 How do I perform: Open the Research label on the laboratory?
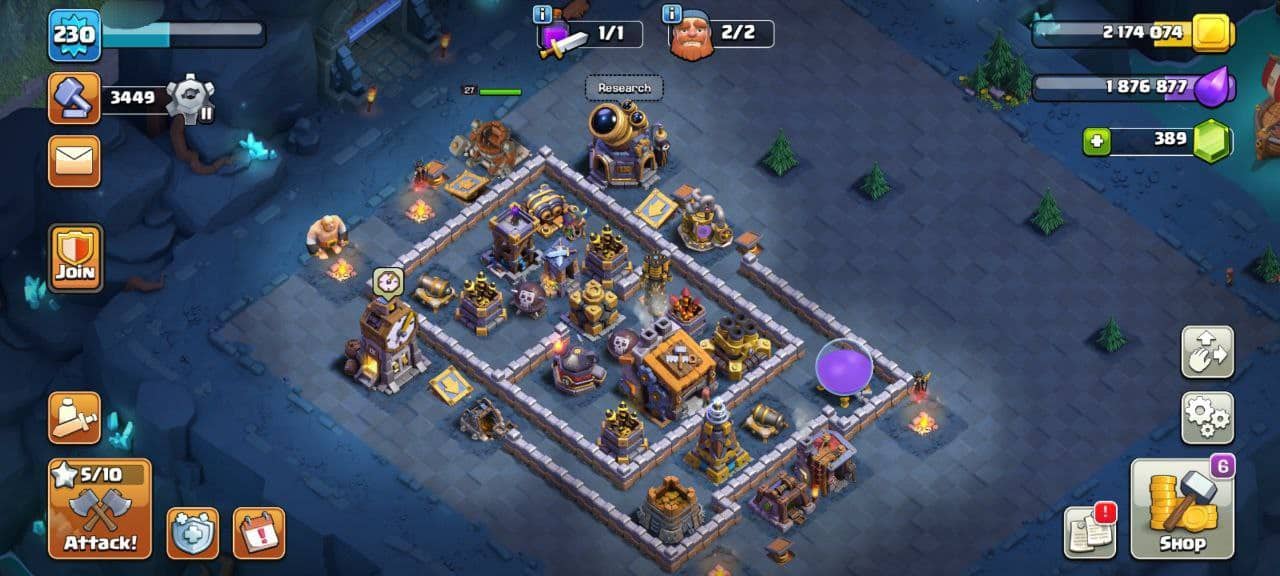624,88
